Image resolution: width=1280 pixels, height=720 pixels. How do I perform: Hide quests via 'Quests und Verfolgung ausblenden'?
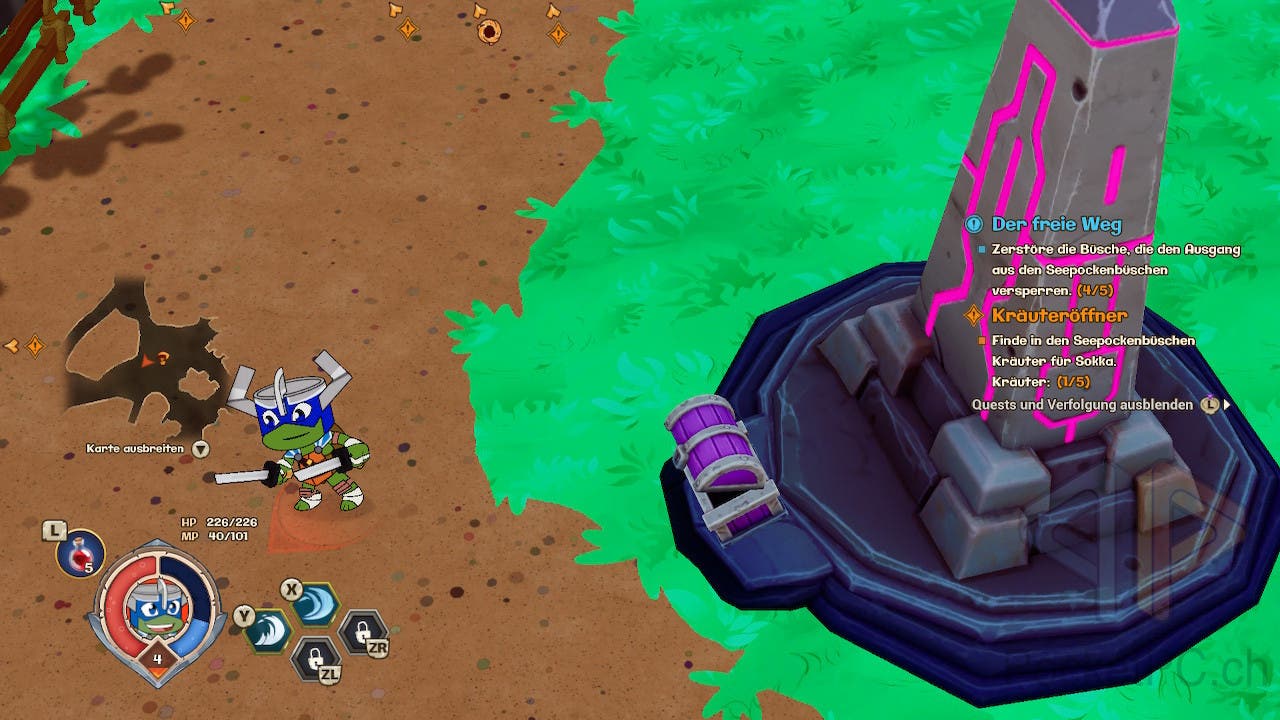point(1082,405)
